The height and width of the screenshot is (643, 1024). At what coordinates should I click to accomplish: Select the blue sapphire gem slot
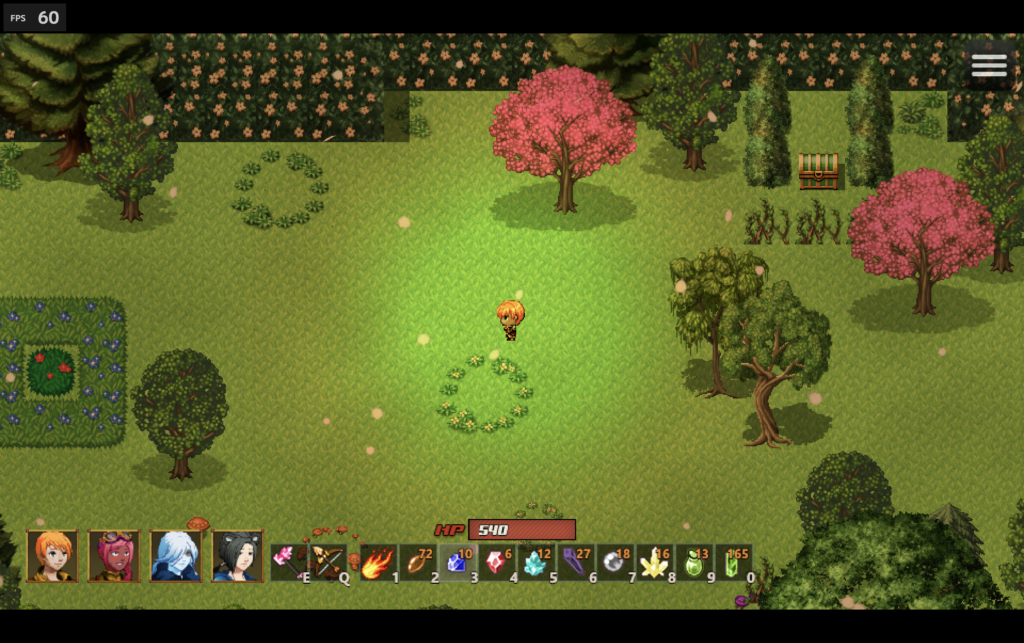click(458, 563)
